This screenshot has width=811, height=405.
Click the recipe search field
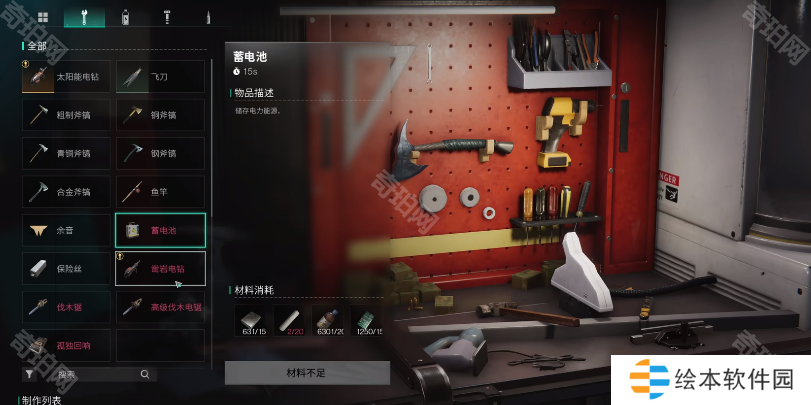pos(98,374)
